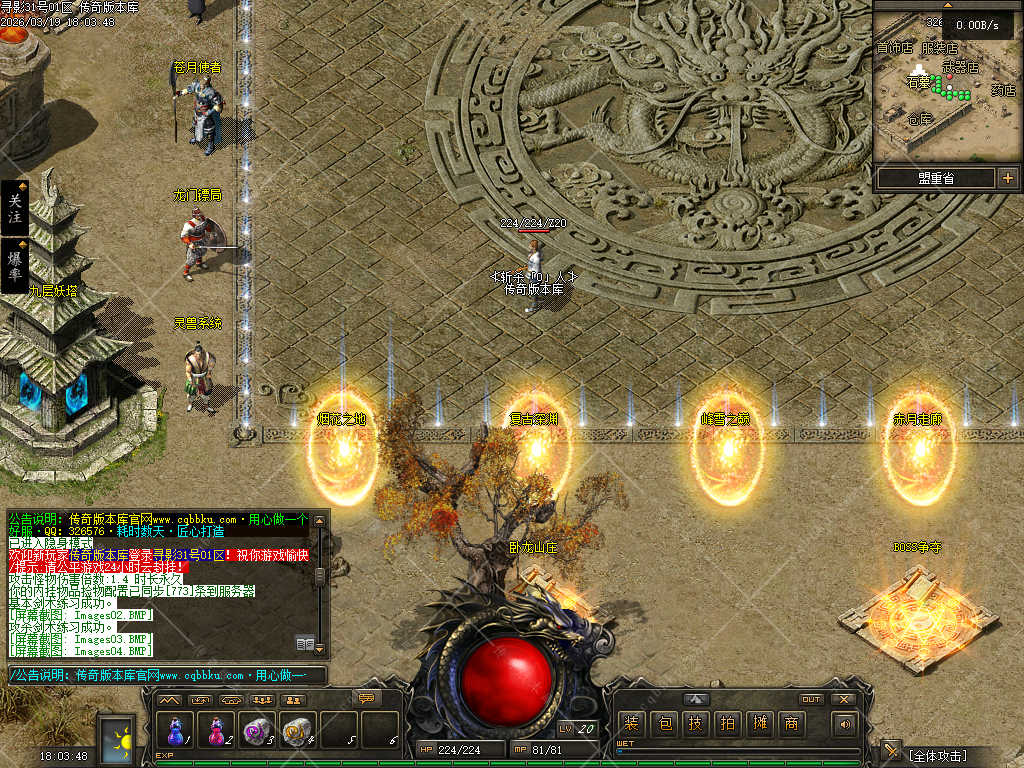Open the 爆率 drop-rate side tab
1024x768 pixels.
14,265
